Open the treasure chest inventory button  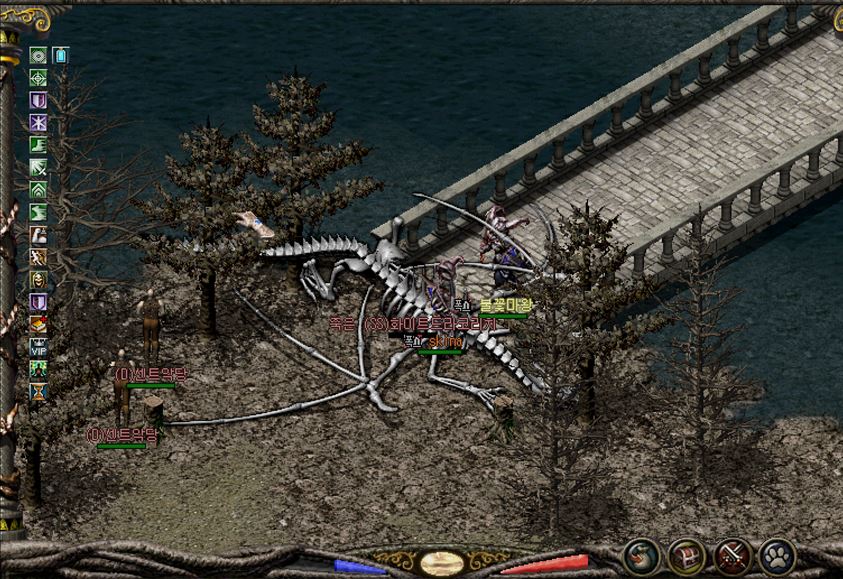click(687, 555)
